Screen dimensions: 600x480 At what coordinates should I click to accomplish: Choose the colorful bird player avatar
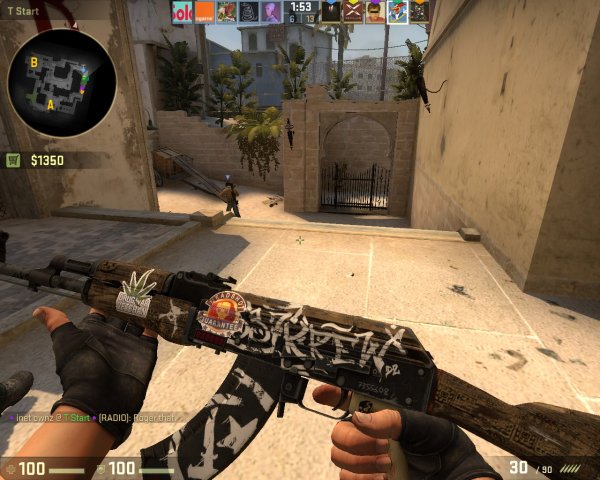397,11
